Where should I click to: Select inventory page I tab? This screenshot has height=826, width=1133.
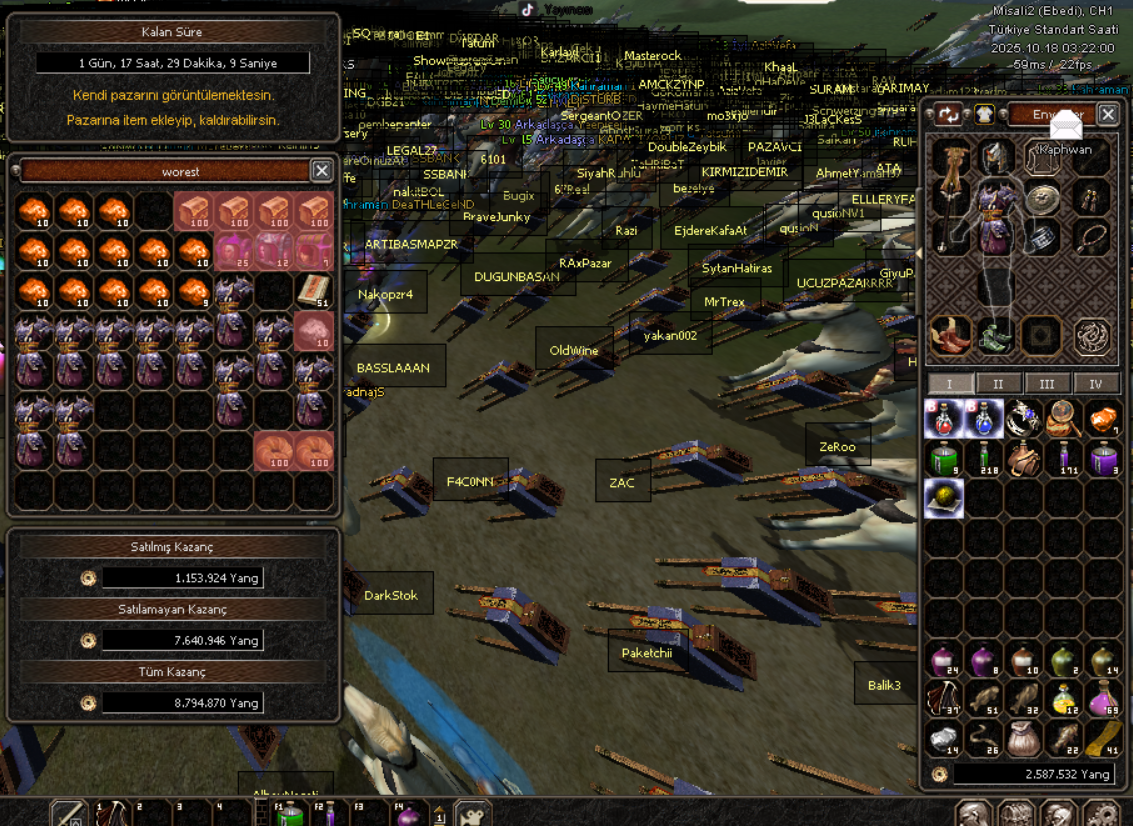point(949,384)
